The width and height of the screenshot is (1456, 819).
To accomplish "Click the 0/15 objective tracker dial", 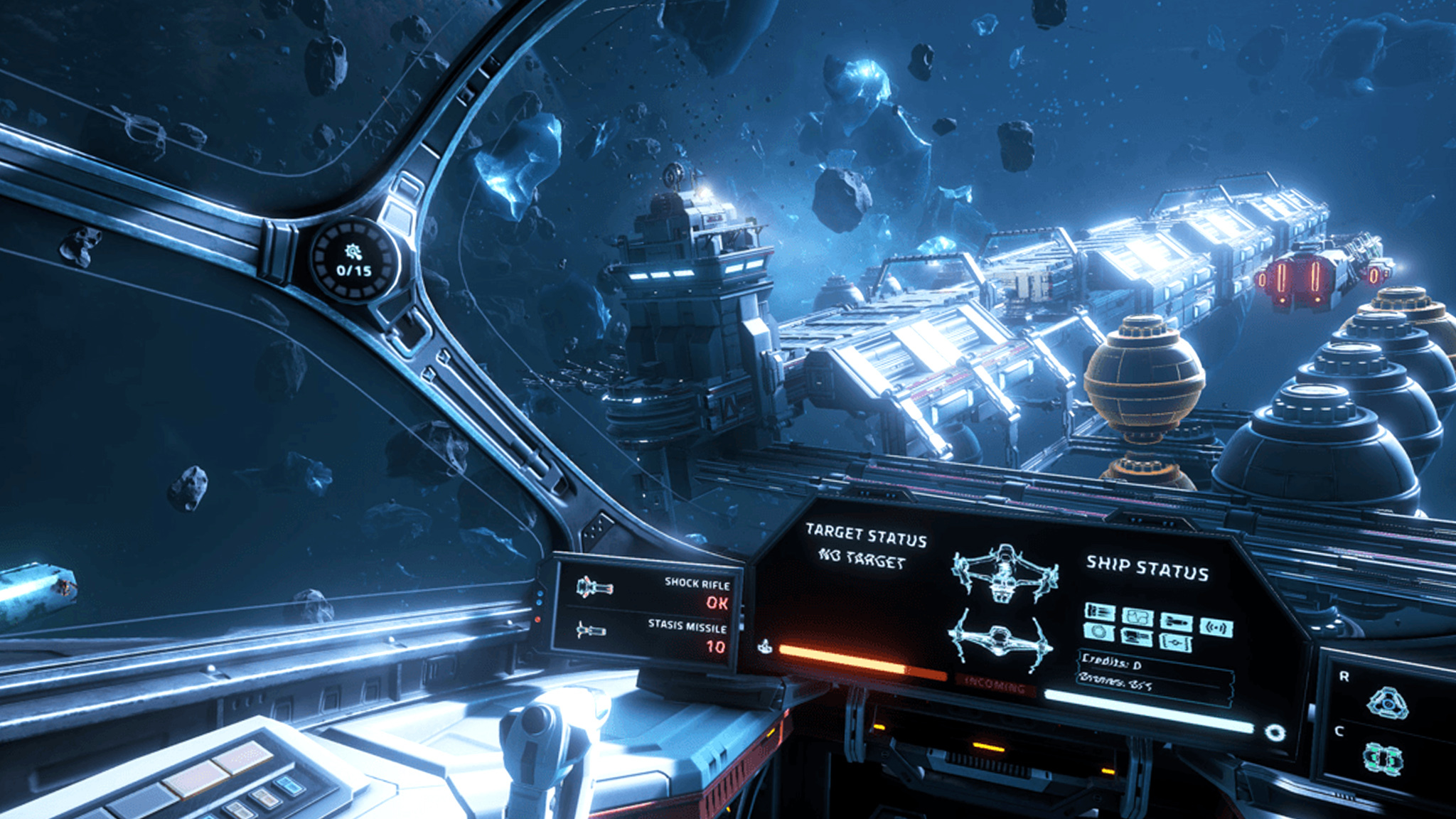I will [354, 261].
